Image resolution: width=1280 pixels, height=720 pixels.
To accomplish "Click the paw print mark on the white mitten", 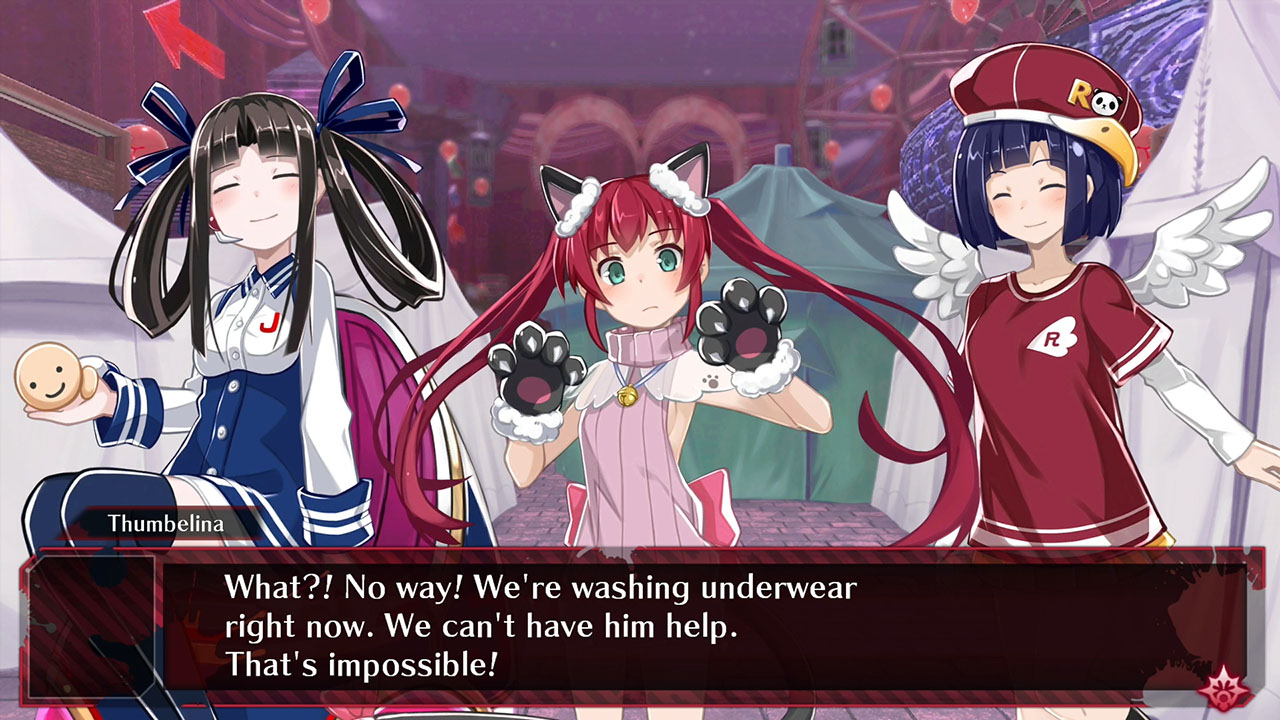I will point(710,380).
